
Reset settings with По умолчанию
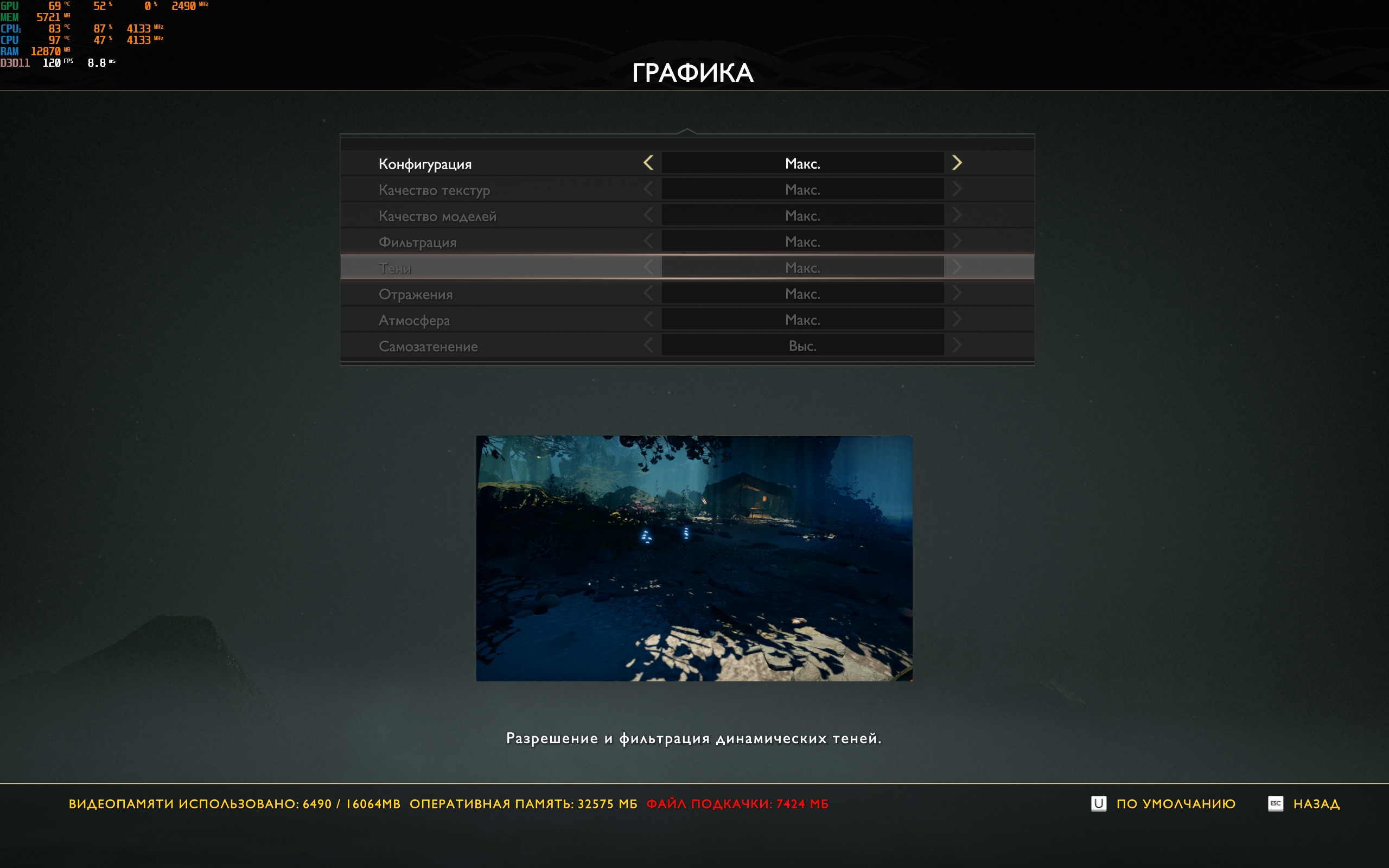point(1175,803)
